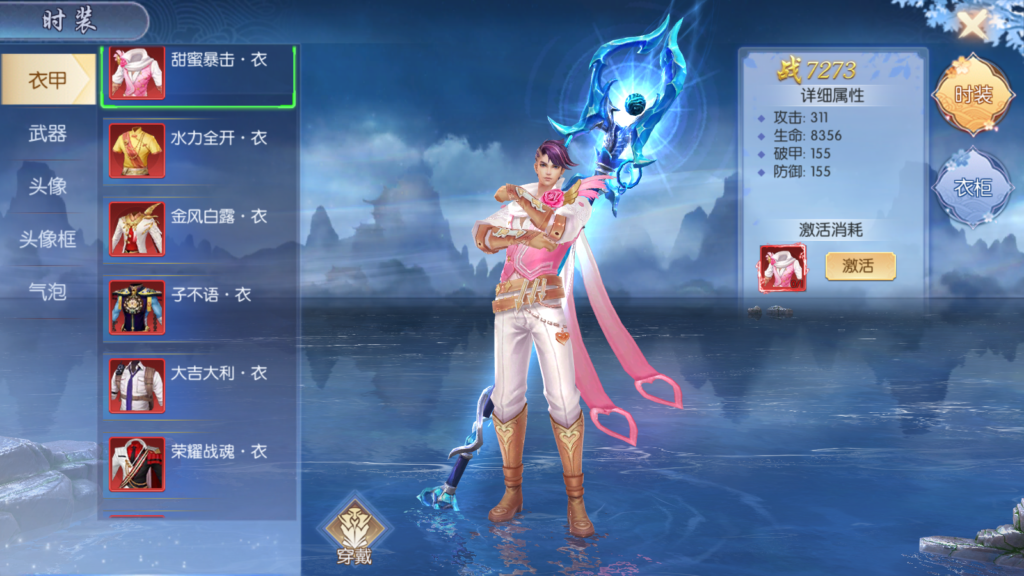Show the 头像框 avatar frame tab

(48, 239)
